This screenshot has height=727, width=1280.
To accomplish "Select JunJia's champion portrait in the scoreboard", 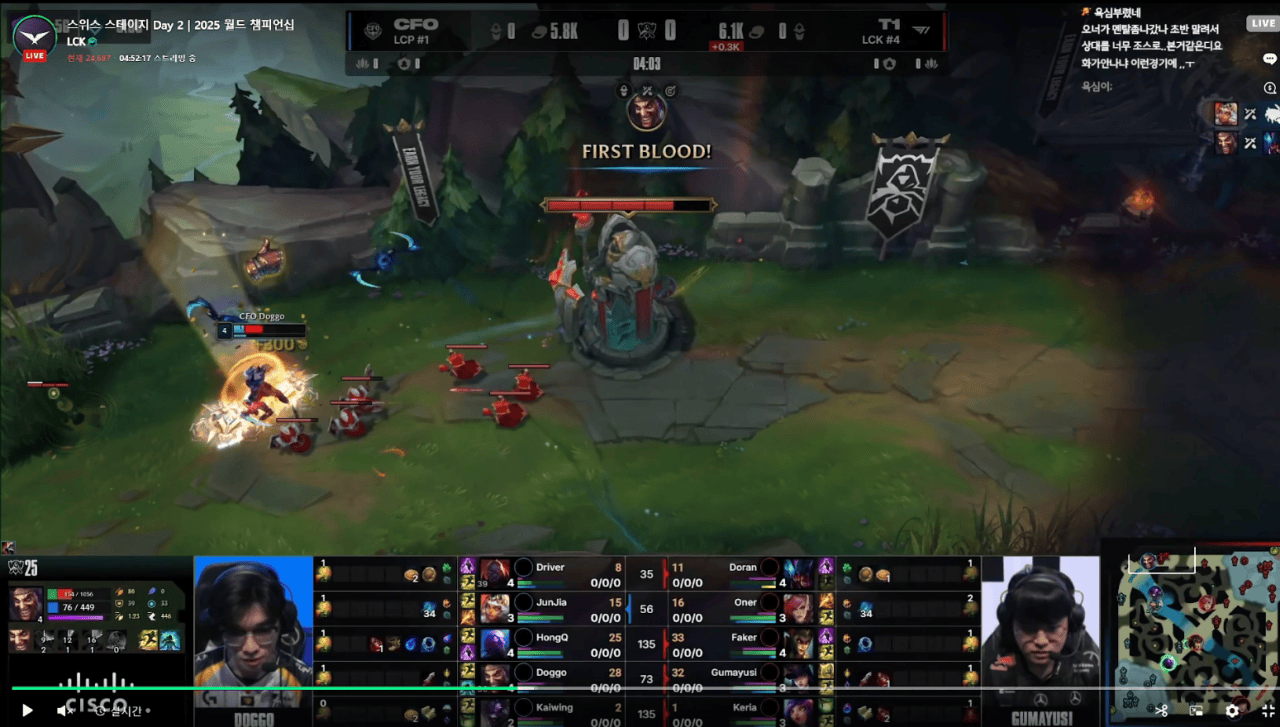I will (494, 607).
